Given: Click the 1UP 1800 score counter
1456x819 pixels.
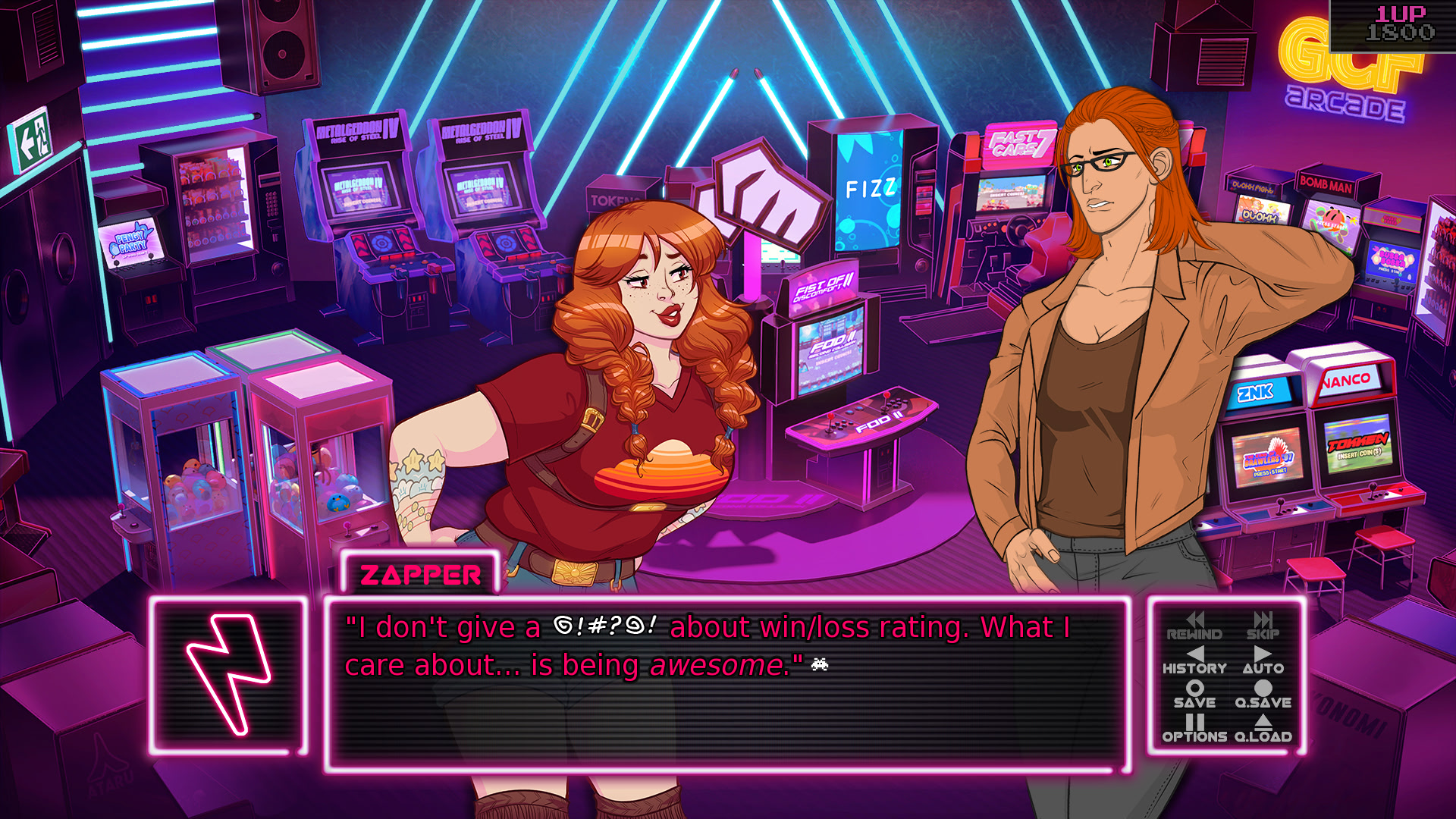Looking at the screenshot, I should [x=1401, y=23].
